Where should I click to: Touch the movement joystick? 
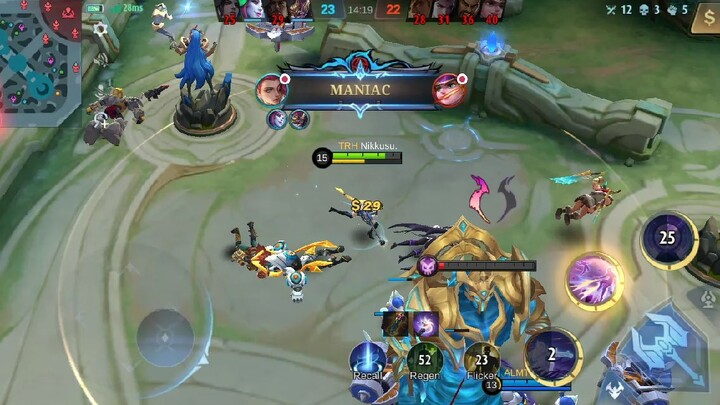coord(166,337)
